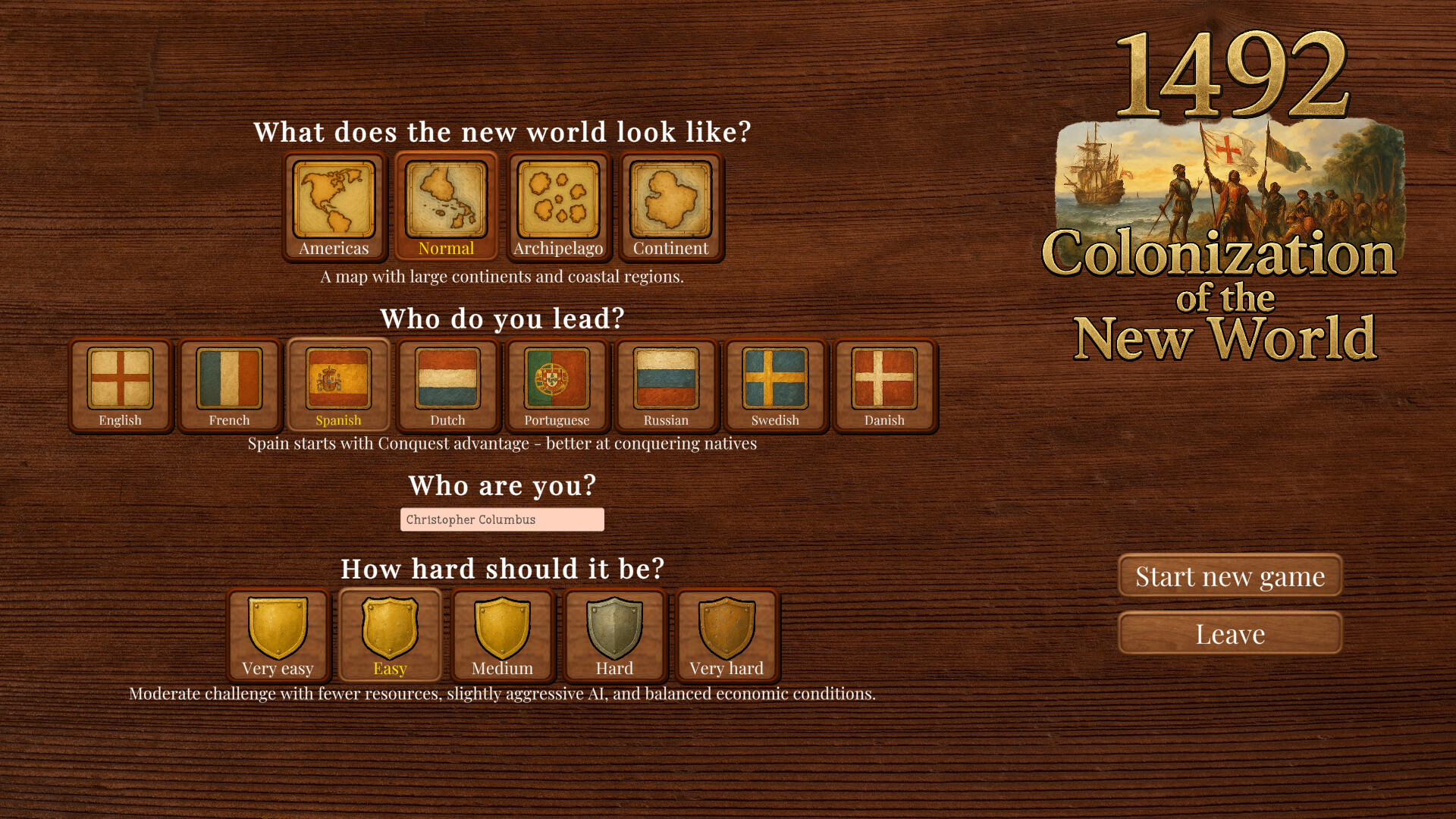Click the Christopher Columbus name field
1456x819 pixels.
point(501,519)
